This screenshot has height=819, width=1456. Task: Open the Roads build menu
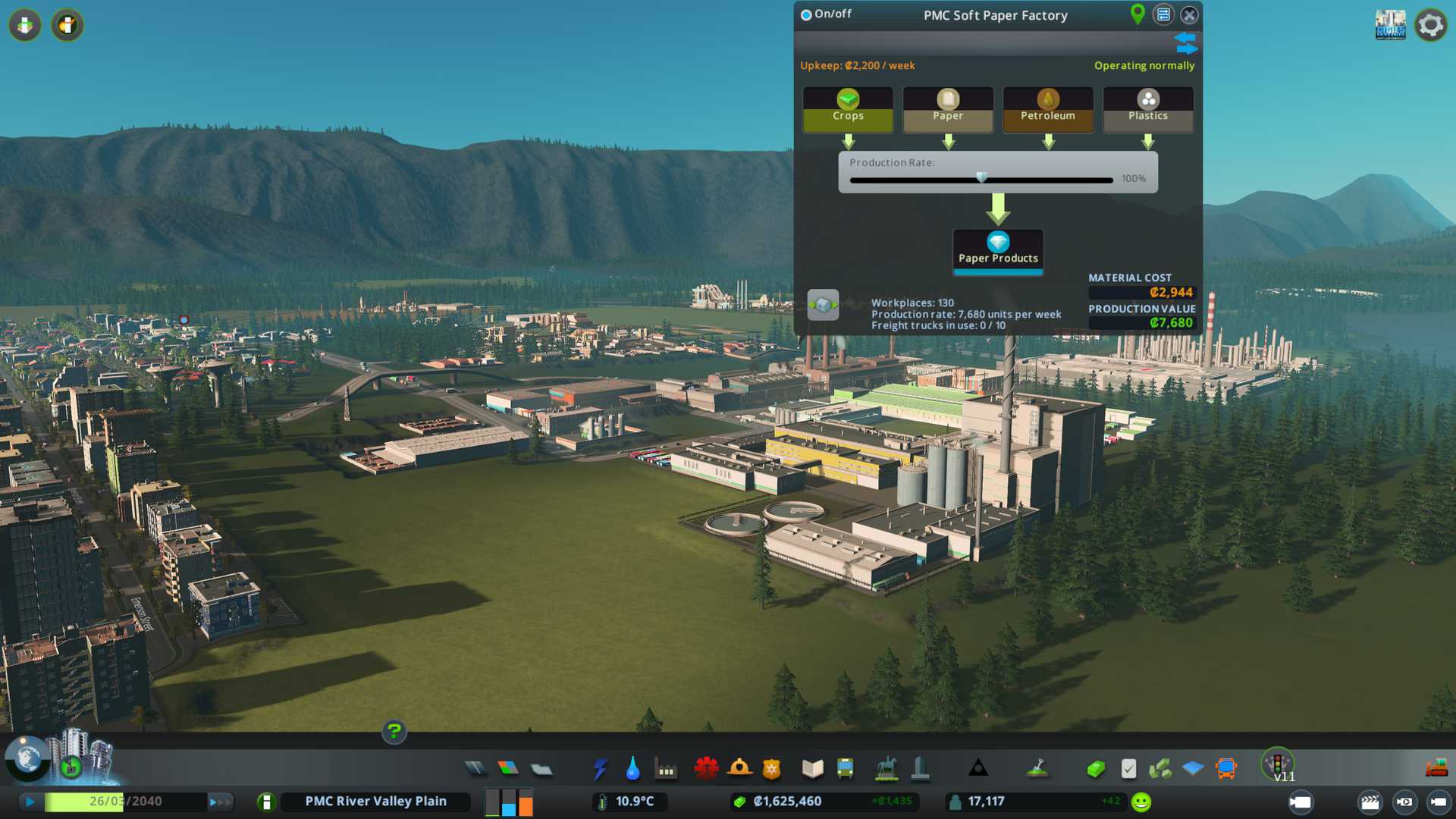tap(475, 769)
